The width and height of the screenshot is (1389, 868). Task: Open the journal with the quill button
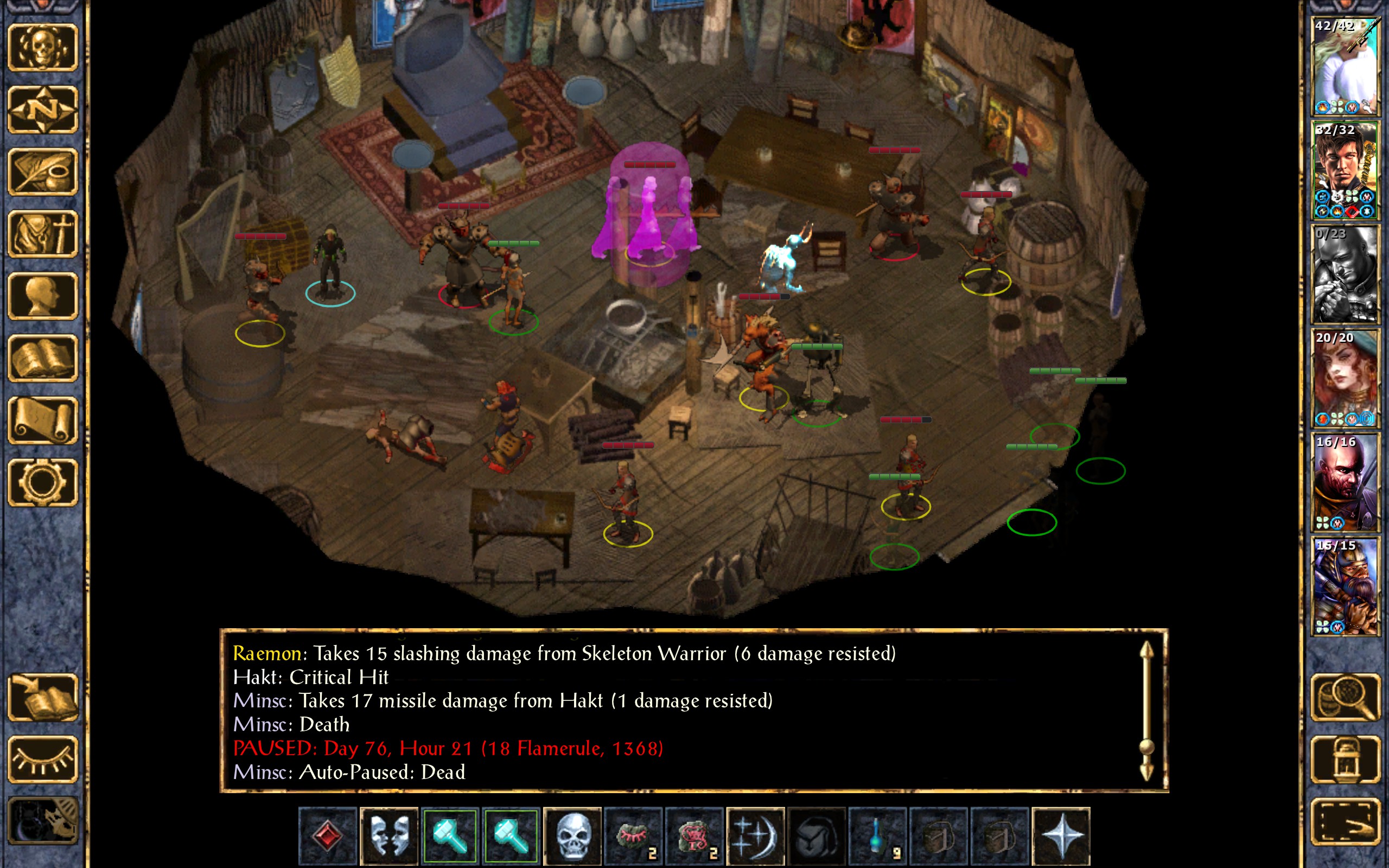(x=43, y=171)
